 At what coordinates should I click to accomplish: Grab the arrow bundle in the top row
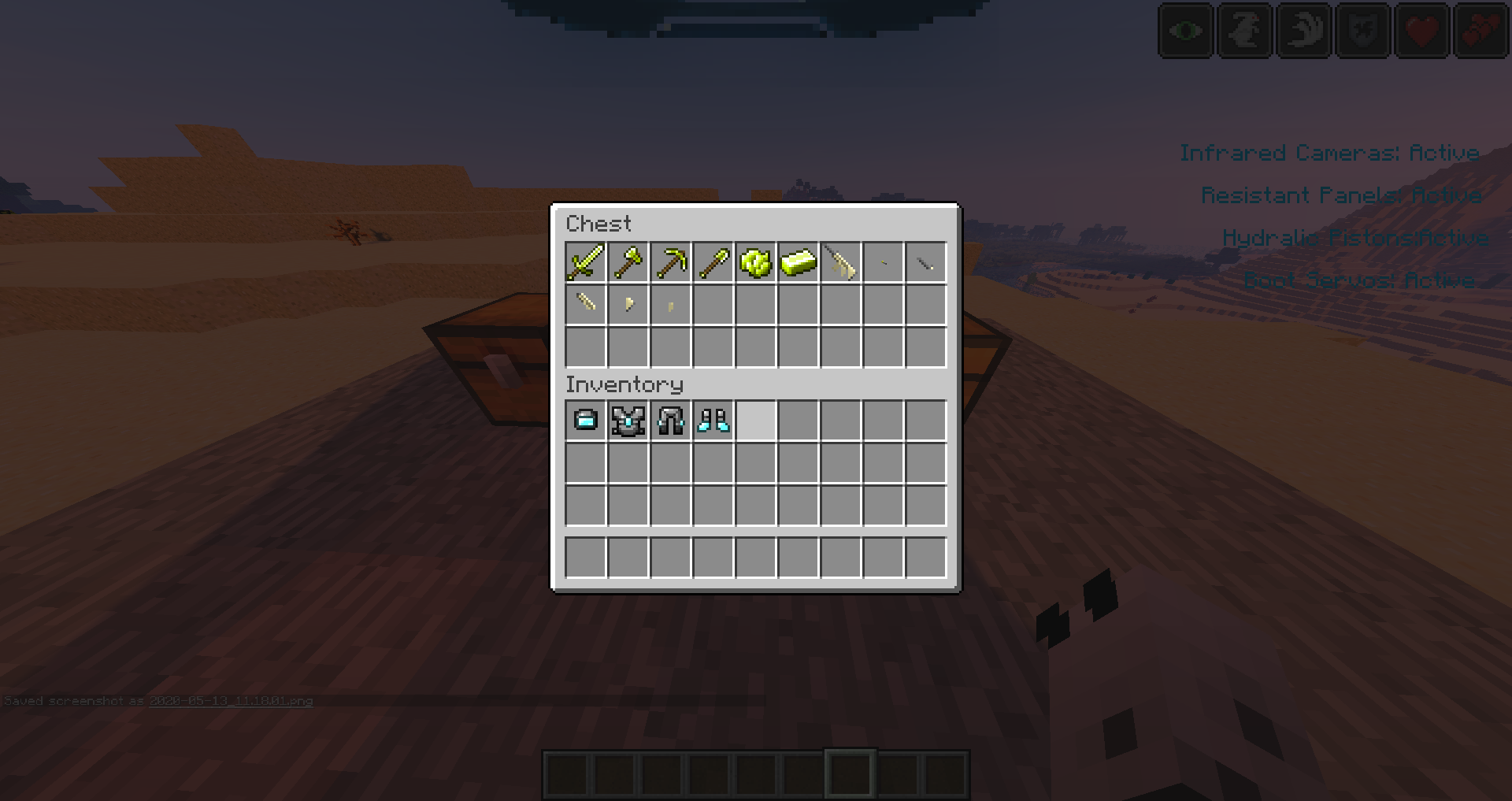(839, 261)
